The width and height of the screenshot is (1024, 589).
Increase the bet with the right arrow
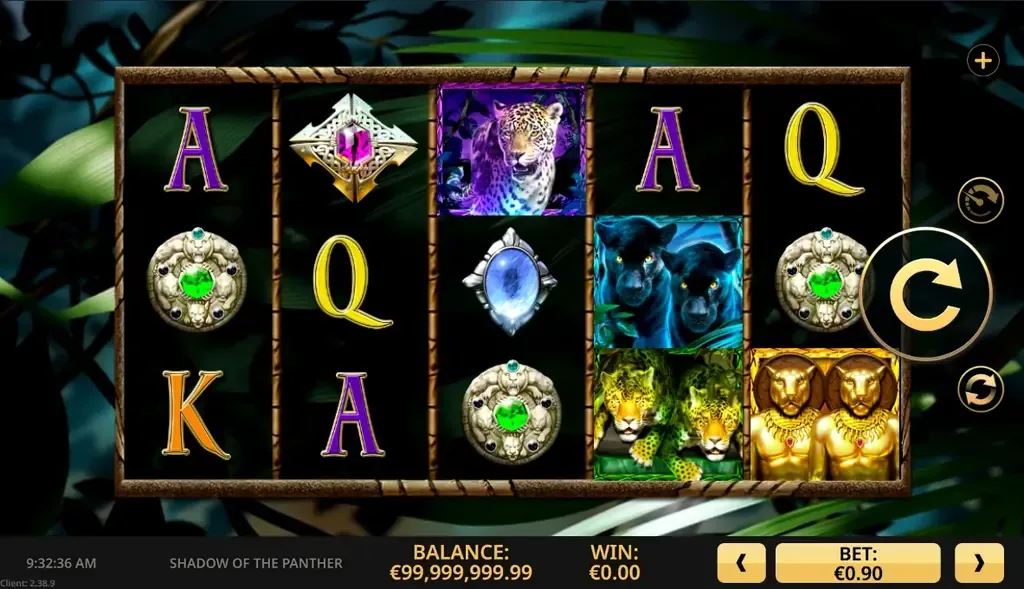click(978, 563)
